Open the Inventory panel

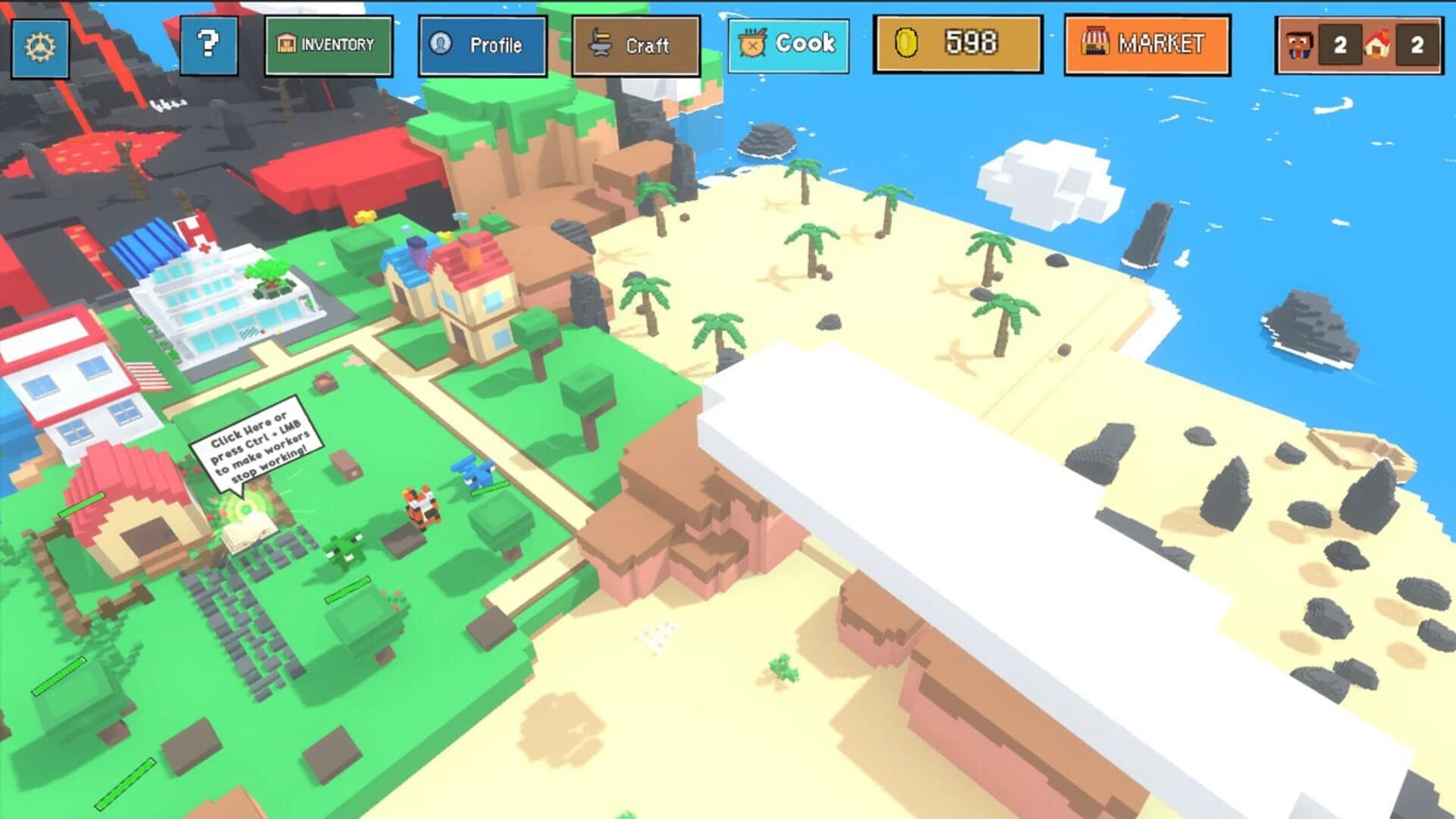[x=328, y=44]
